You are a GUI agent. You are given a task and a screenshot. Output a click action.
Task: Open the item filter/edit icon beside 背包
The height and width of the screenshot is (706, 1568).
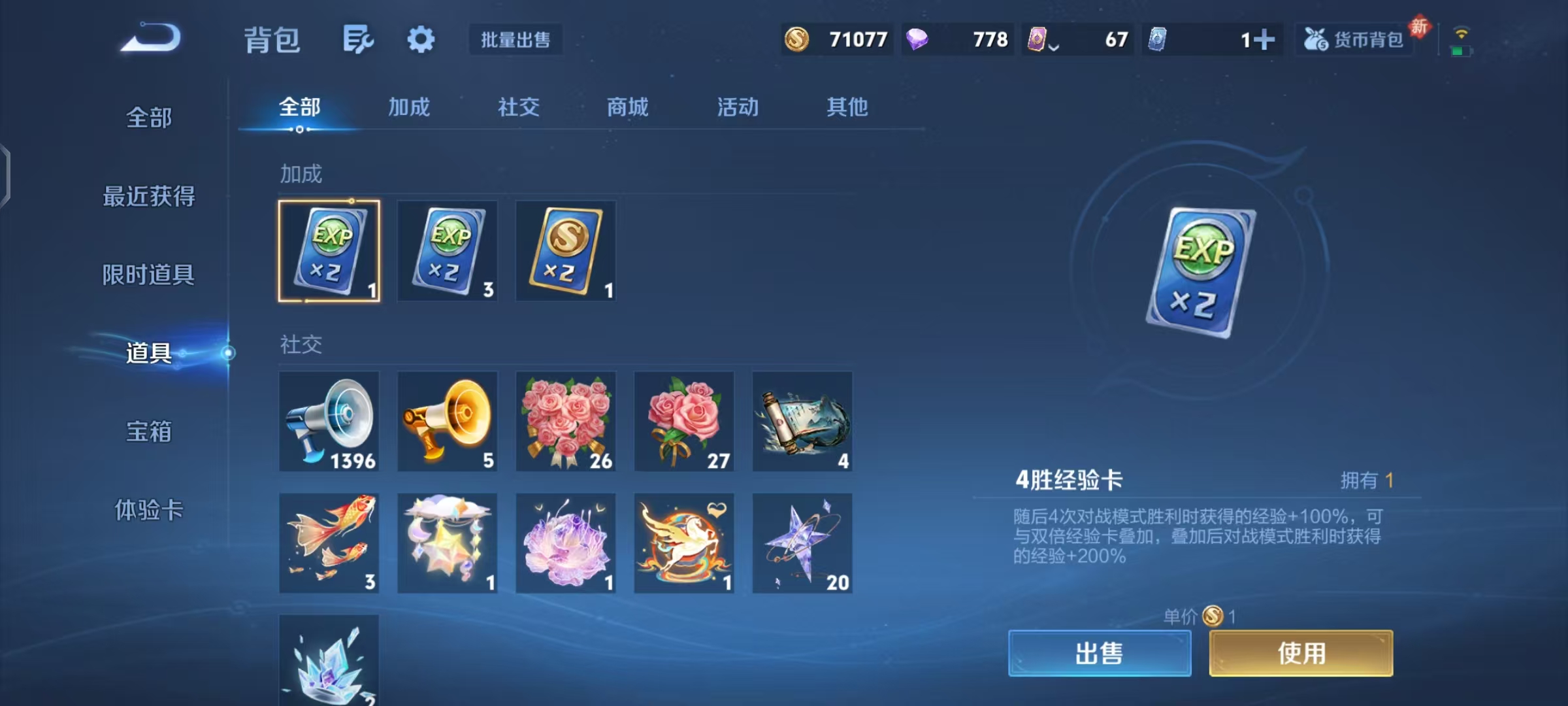[x=358, y=39]
